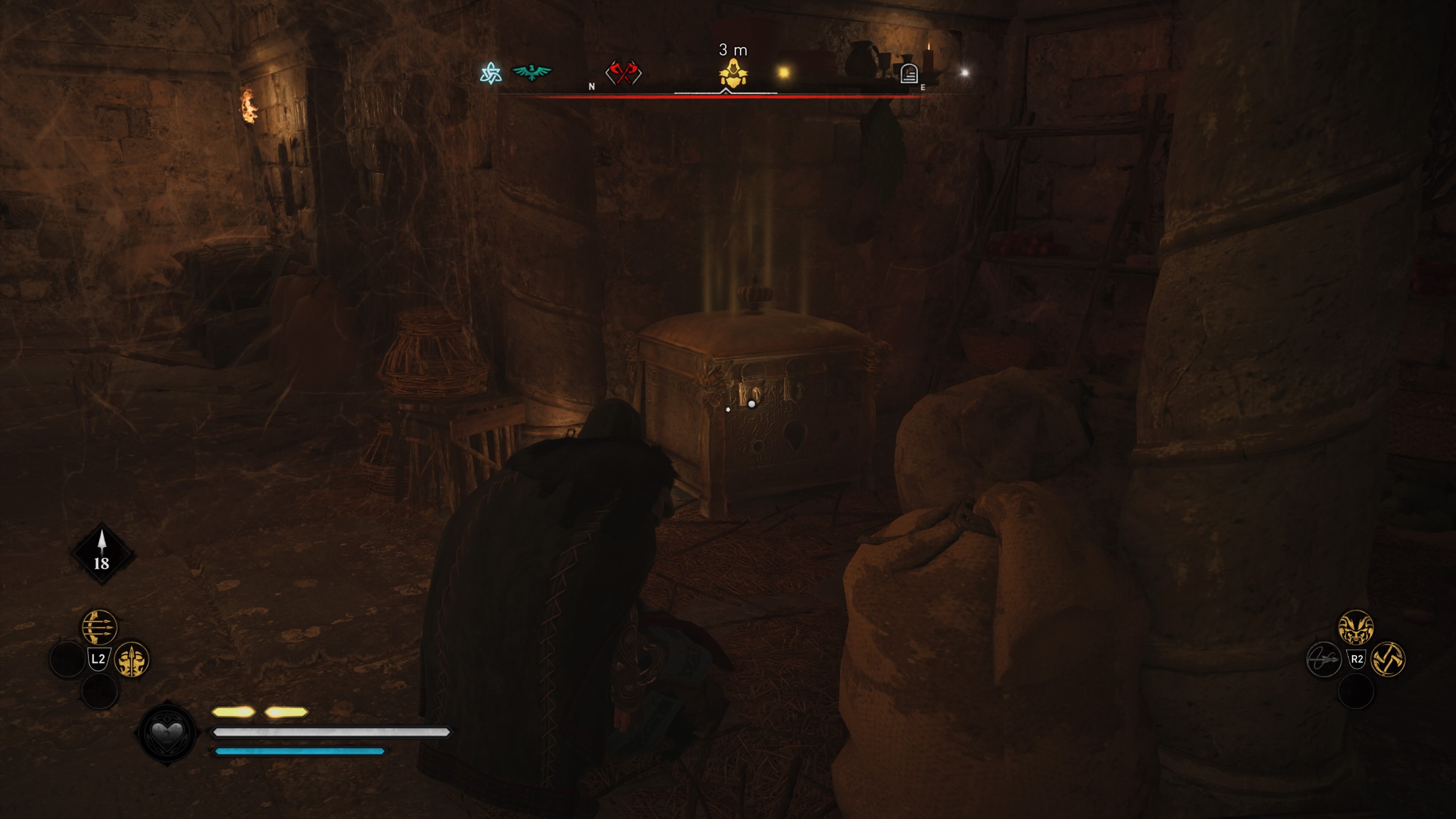This screenshot has width=1456, height=819.
Task: Activate the face-with-arrow ranged ability
Action: click(x=132, y=659)
